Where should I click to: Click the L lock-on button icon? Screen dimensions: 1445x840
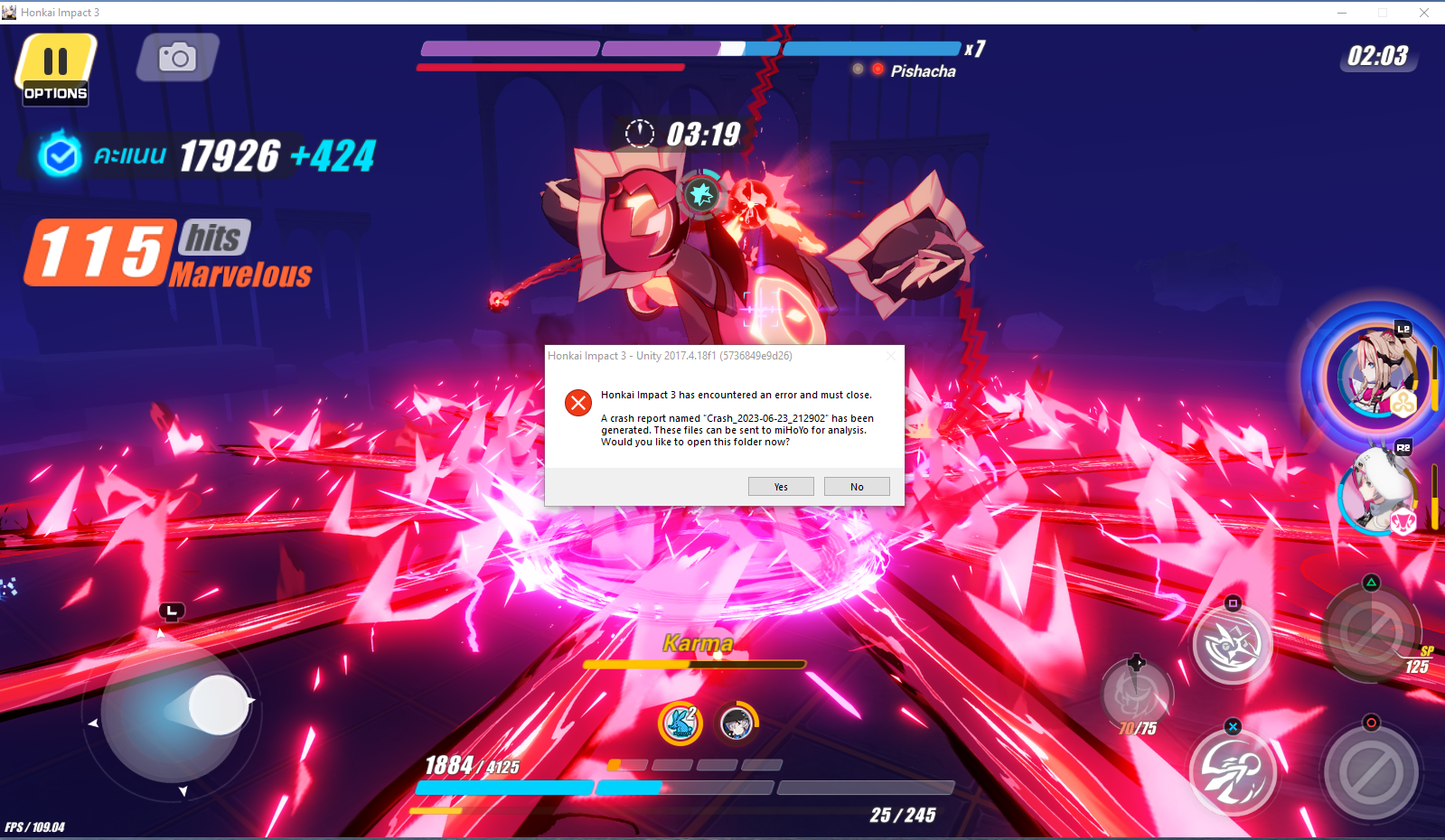click(x=171, y=611)
